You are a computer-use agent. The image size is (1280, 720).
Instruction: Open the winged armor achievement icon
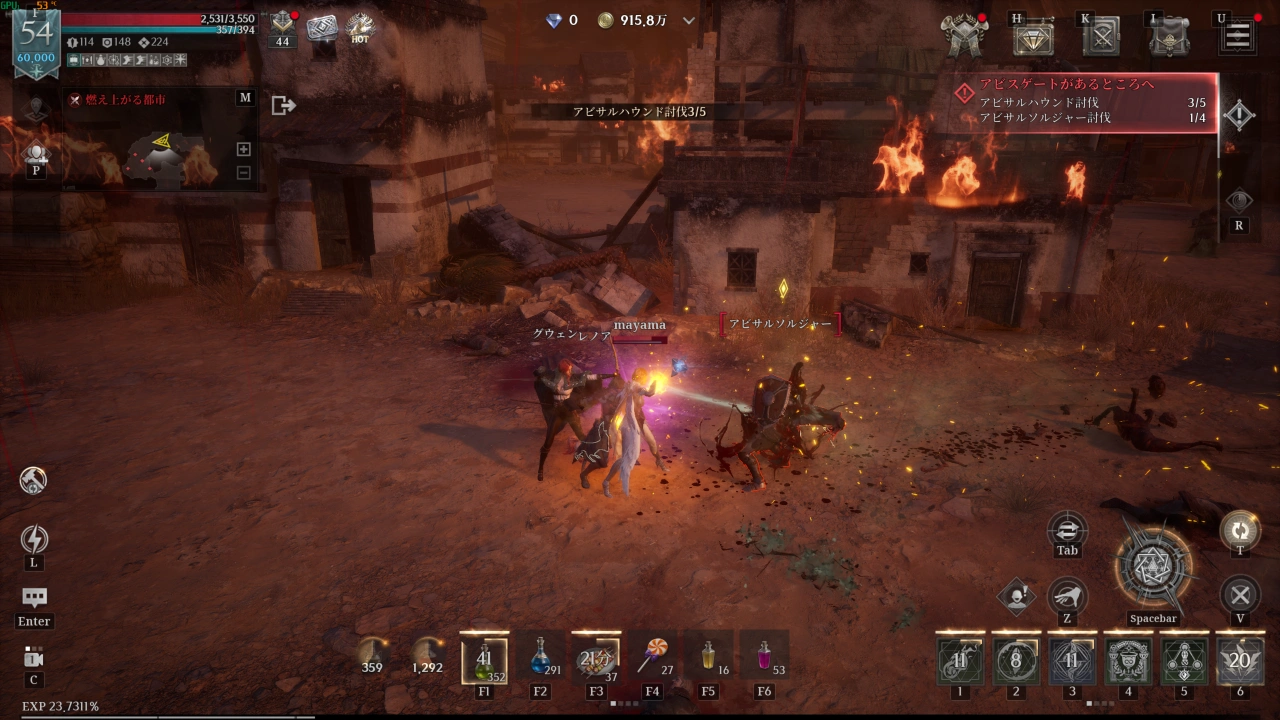[x=965, y=36]
